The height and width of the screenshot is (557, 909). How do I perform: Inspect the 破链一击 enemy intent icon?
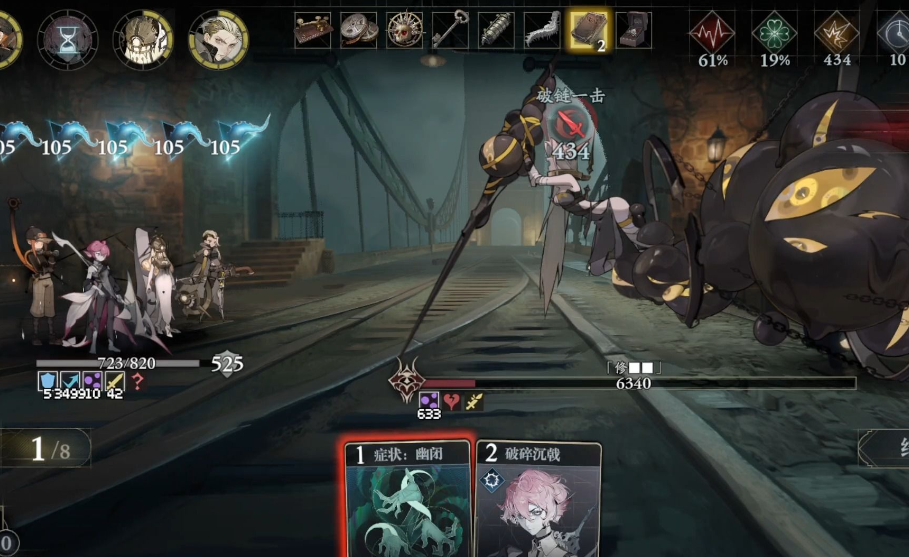(570, 124)
